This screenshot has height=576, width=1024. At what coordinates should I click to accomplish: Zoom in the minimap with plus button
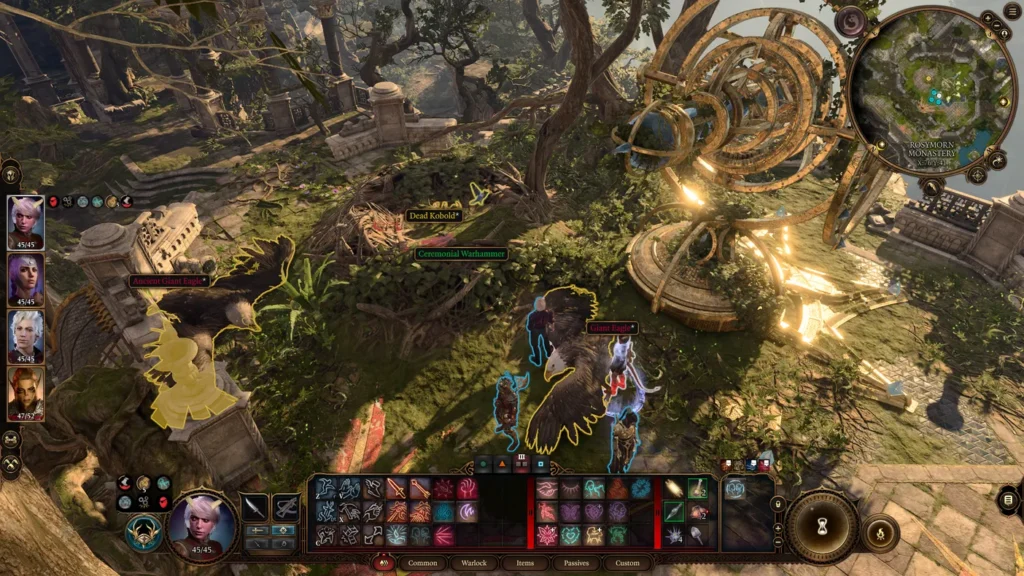point(988,18)
